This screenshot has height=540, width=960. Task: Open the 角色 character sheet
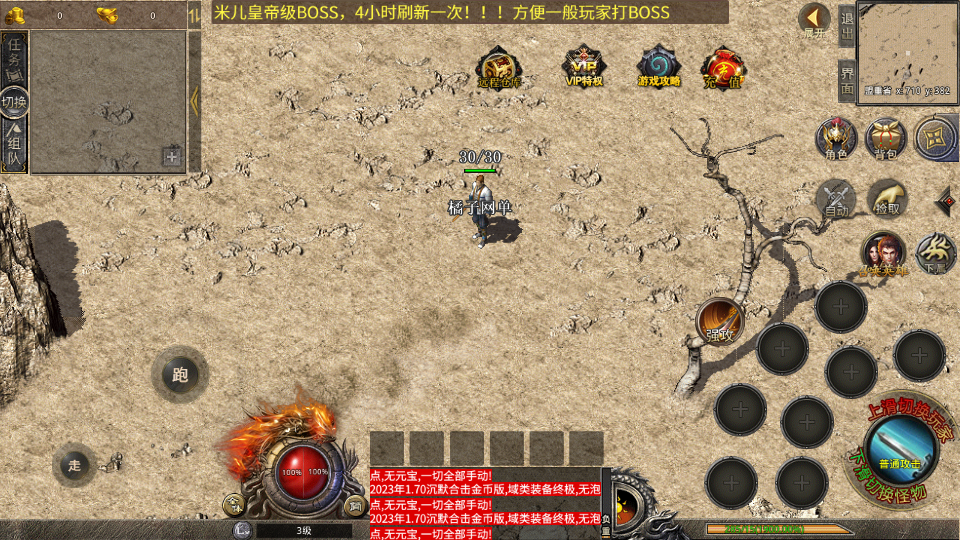pyautogui.click(x=836, y=138)
